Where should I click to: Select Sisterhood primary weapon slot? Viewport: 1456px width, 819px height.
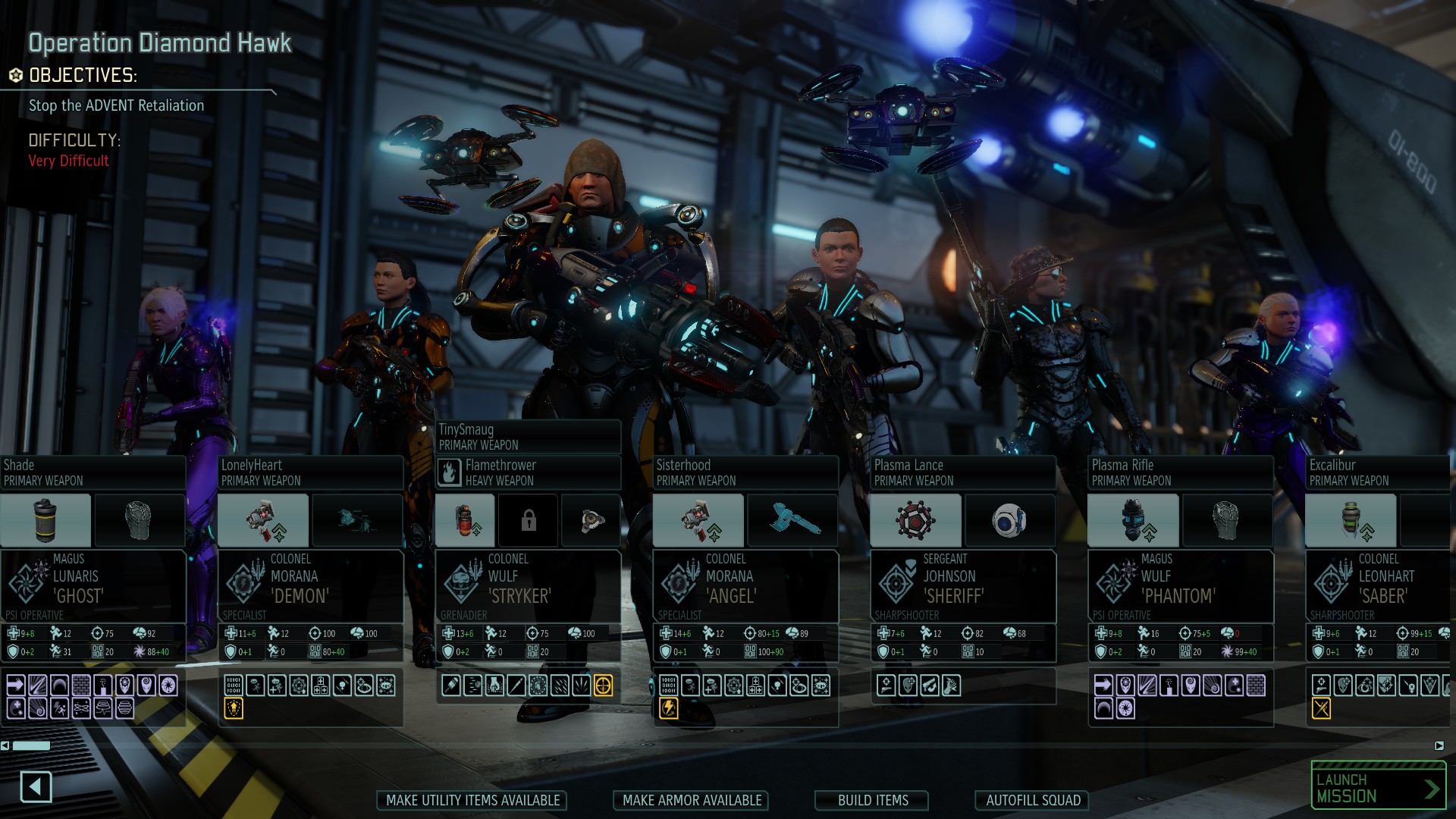(745, 472)
